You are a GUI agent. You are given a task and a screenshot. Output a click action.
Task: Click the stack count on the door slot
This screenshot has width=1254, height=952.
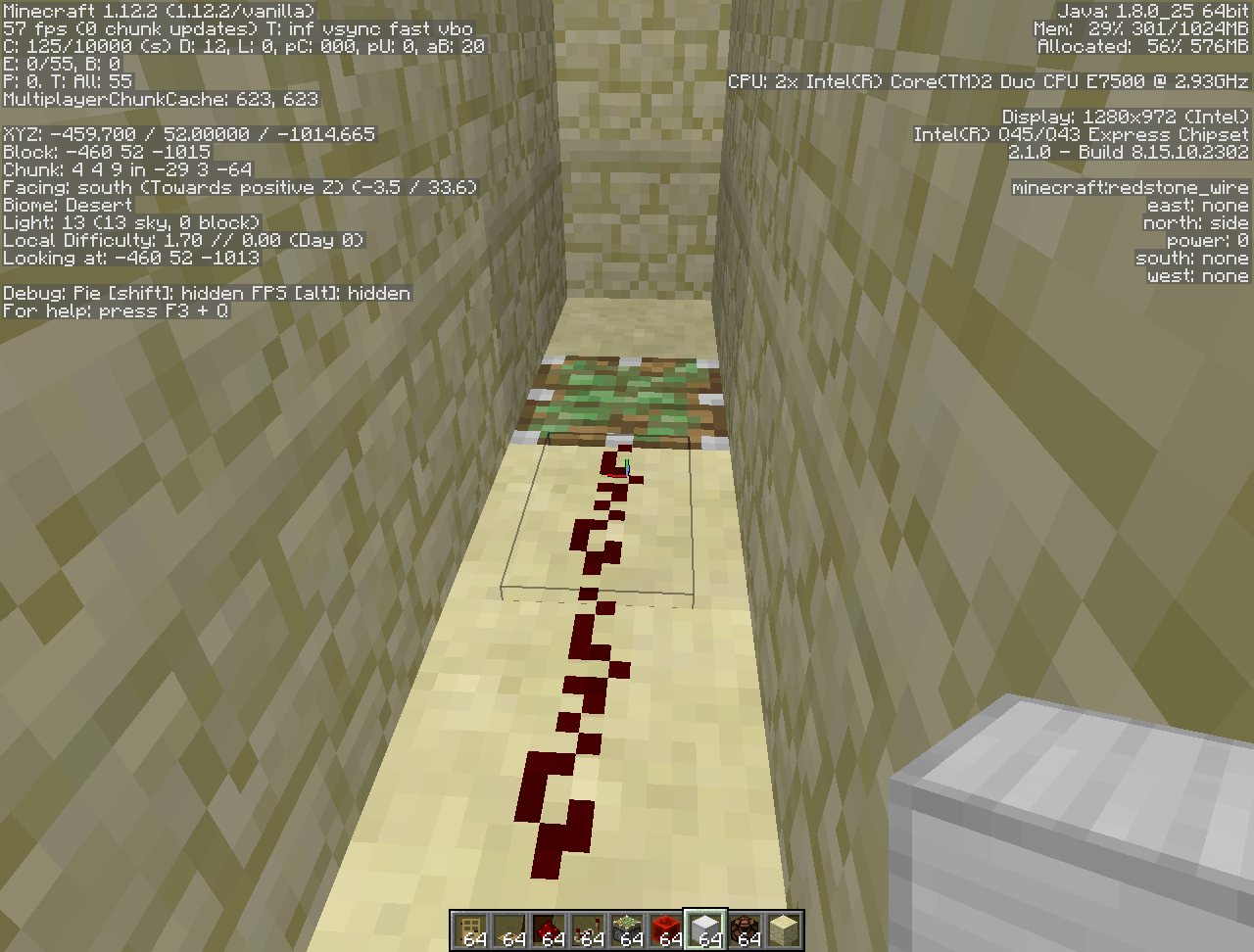475,937
